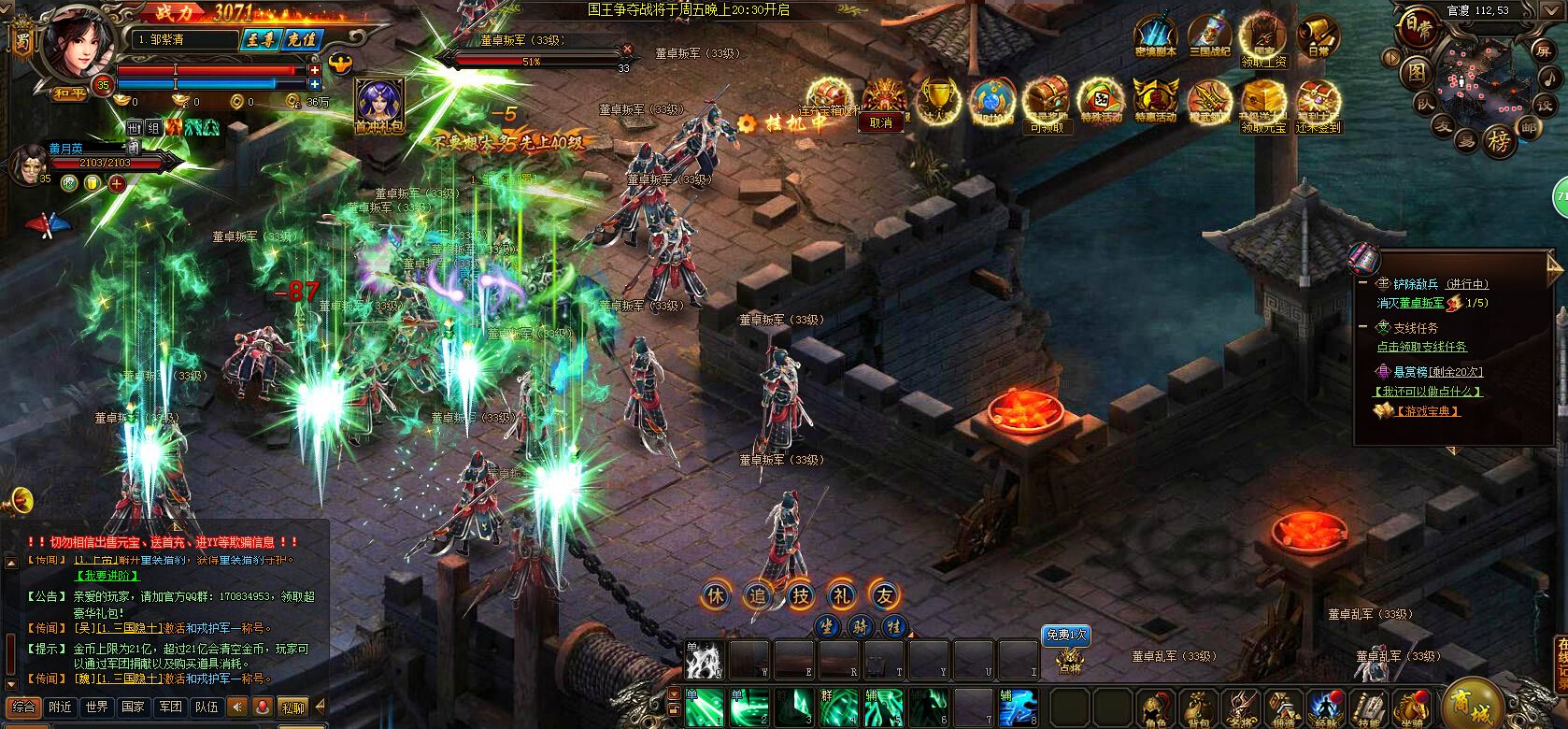Activate the 挂 auto-battle round button
The height and width of the screenshot is (729, 1568).
(893, 626)
